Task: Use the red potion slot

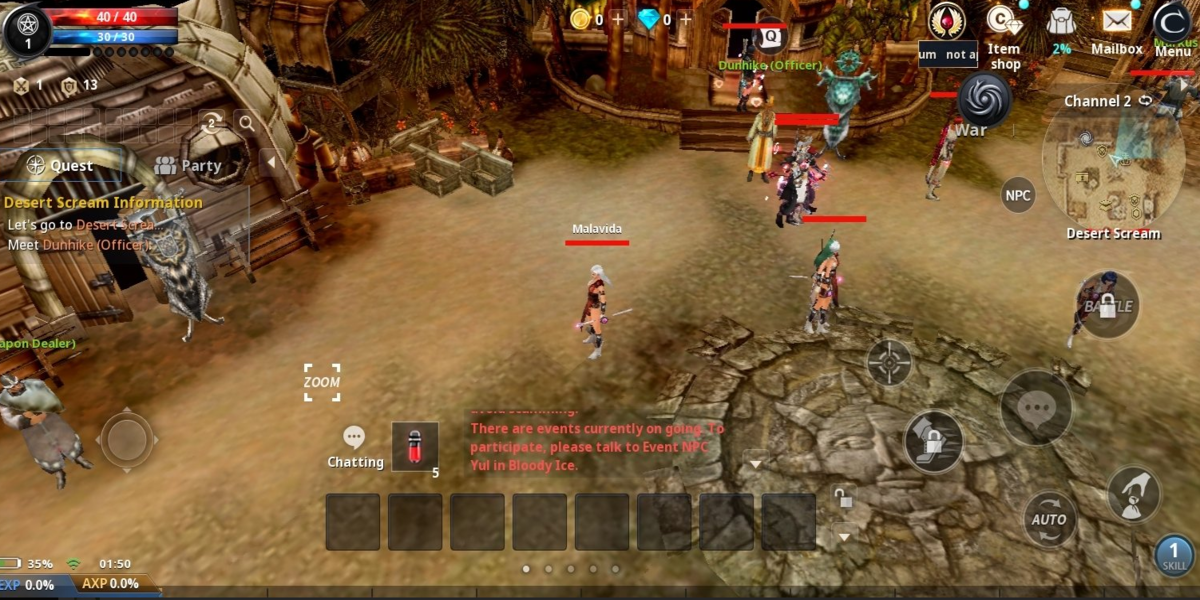Action: pyautogui.click(x=414, y=447)
